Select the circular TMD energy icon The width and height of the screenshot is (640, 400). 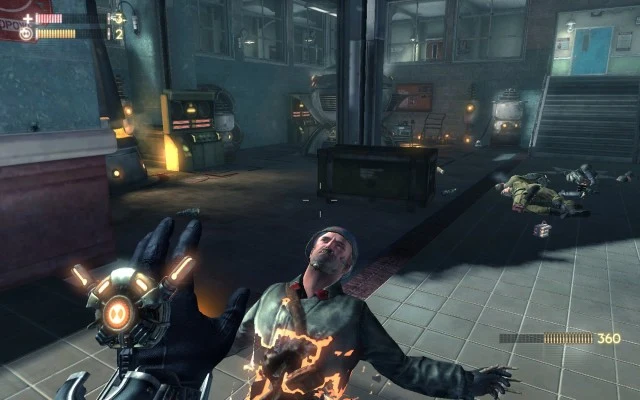(26, 33)
